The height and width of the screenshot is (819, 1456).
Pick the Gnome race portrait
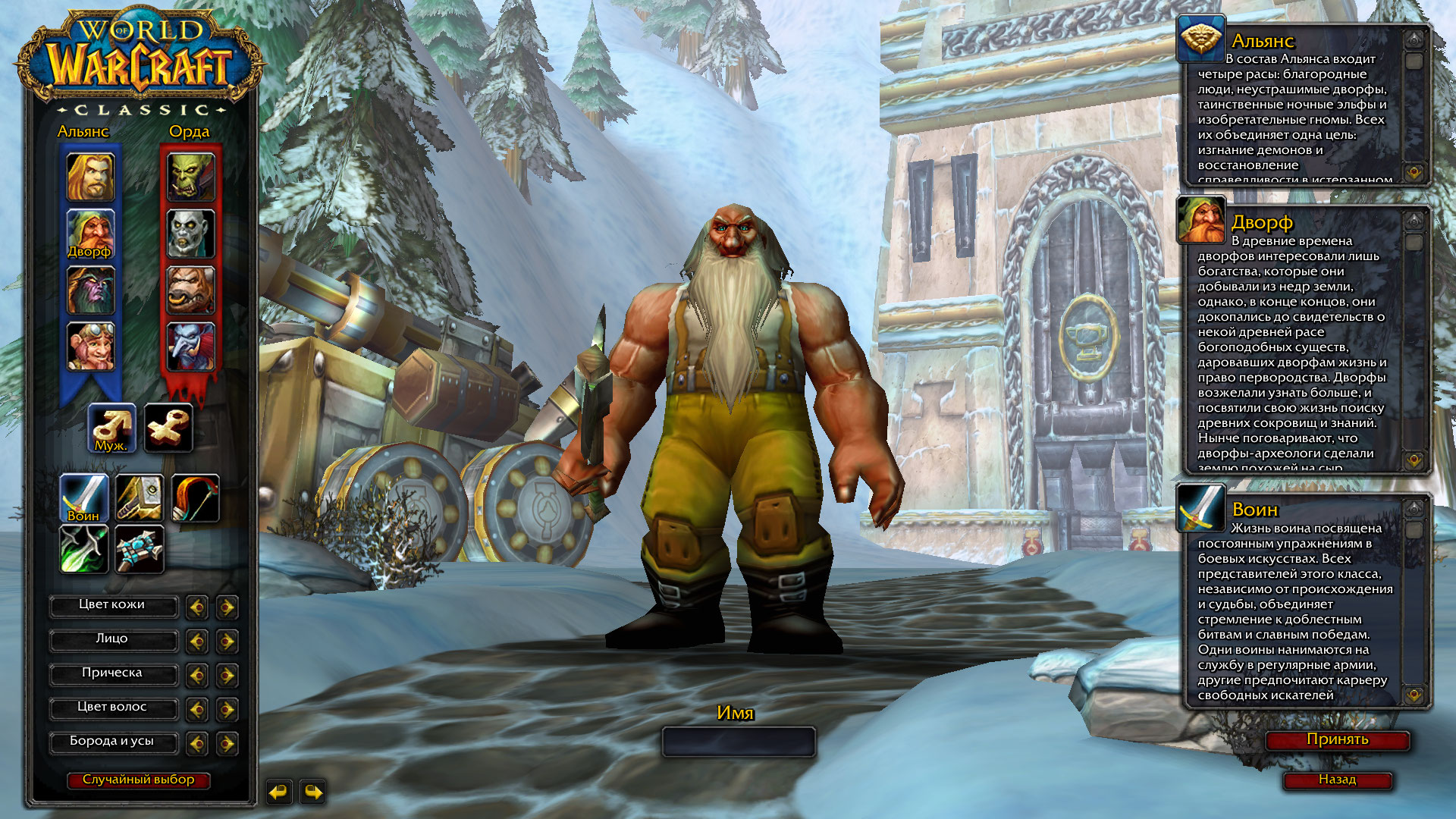[91, 347]
